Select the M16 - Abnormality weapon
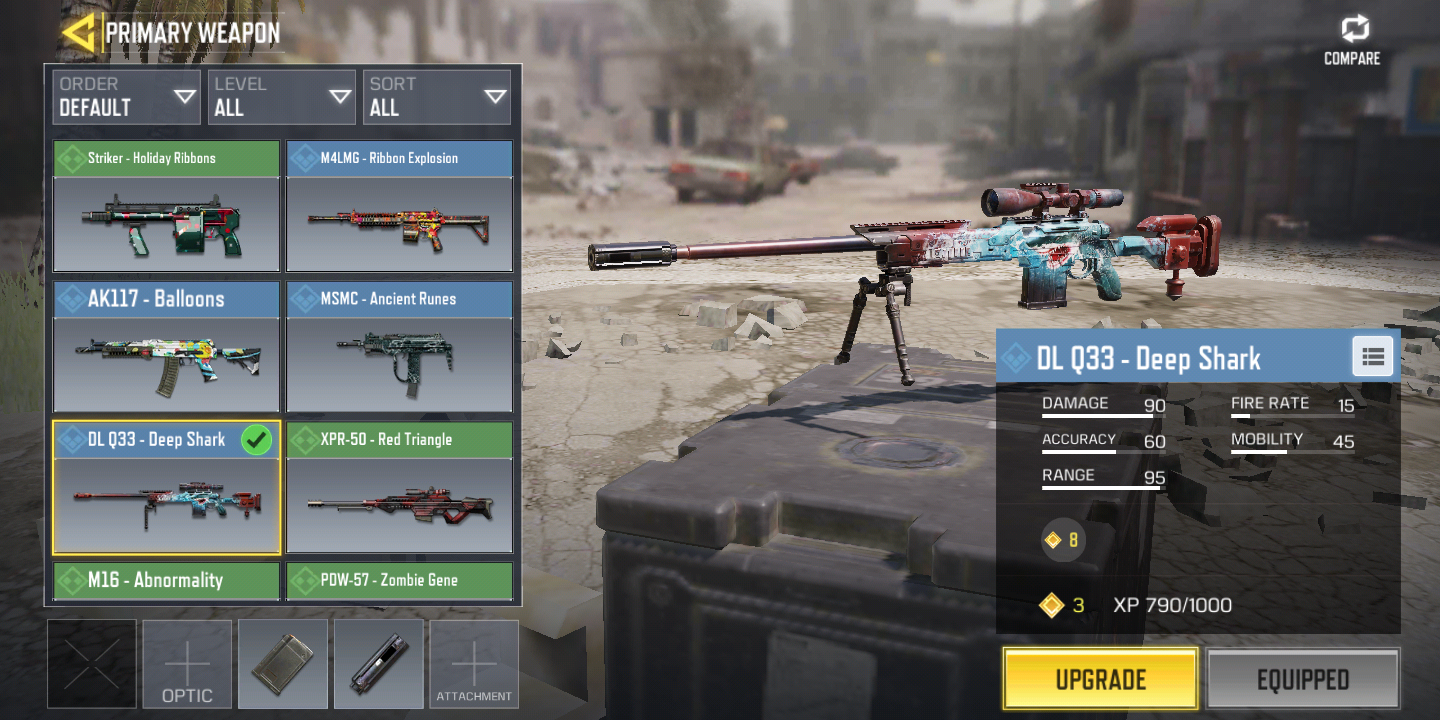The height and width of the screenshot is (720, 1440). (x=166, y=581)
